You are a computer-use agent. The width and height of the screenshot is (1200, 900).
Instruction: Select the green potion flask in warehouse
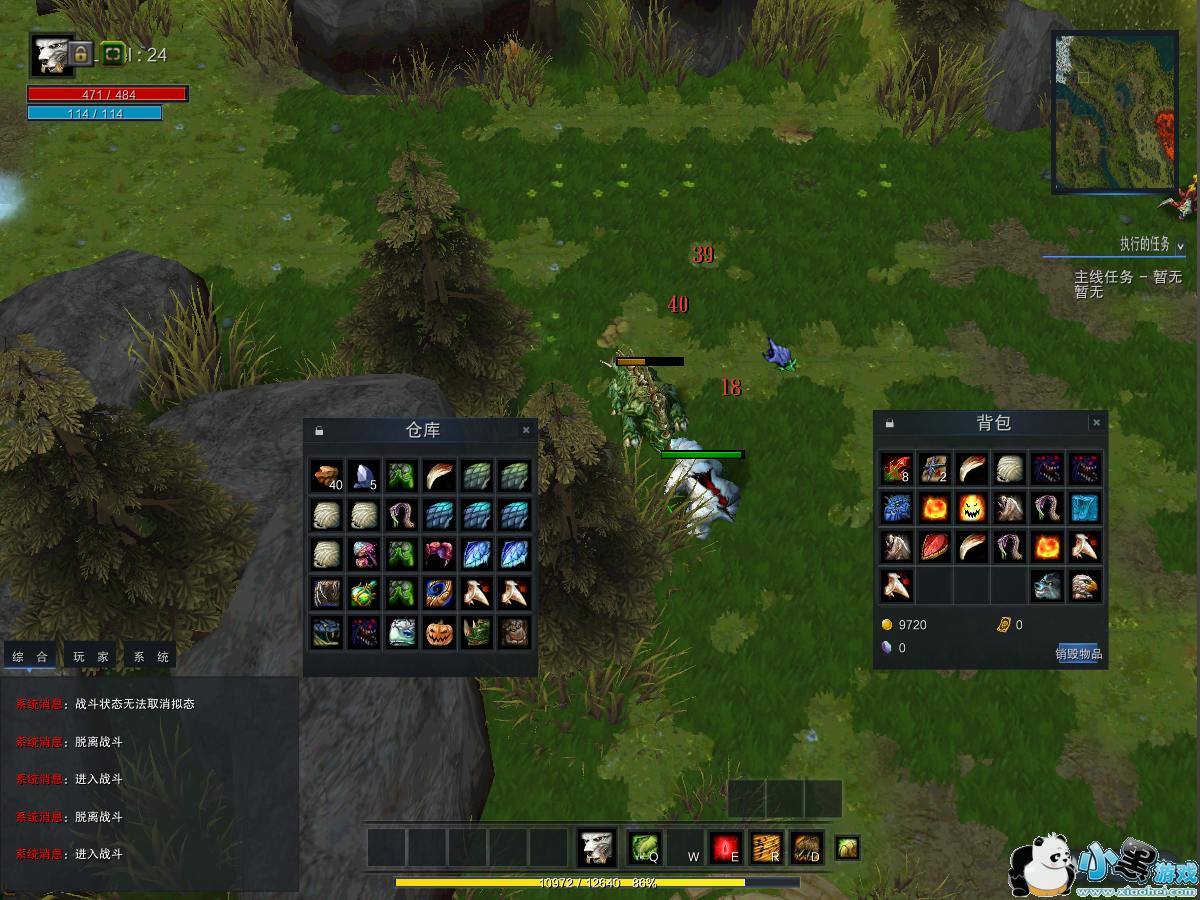(x=364, y=593)
